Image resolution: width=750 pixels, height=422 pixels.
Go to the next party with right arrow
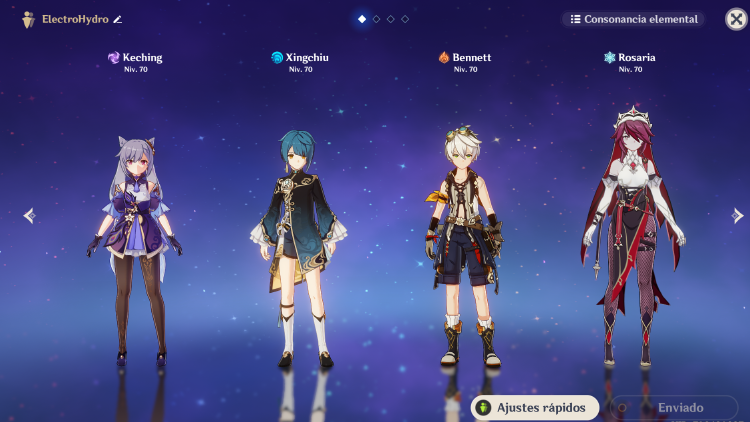(738, 215)
